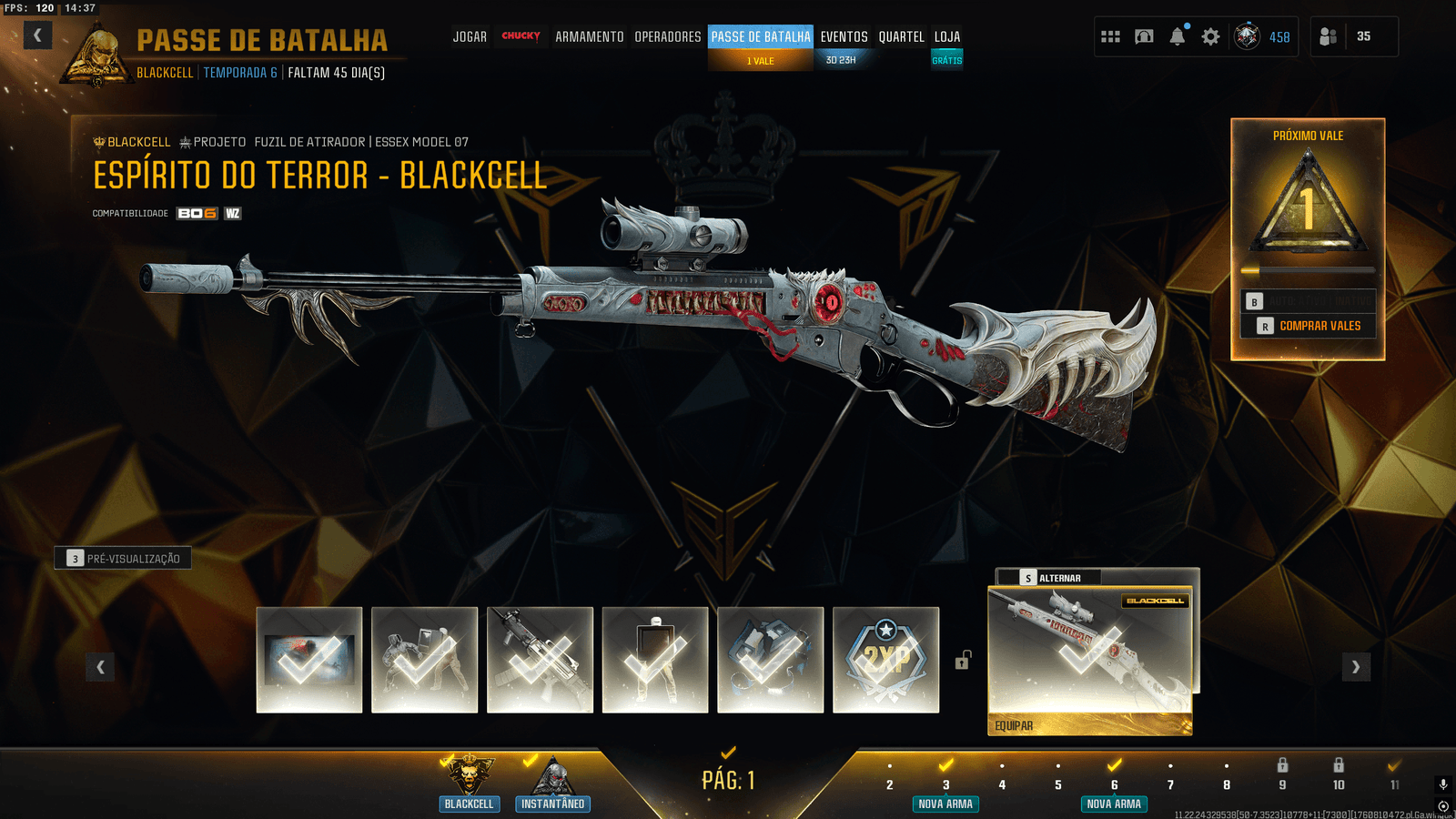Show notifications via the bell icon
1456x819 pixels.
click(x=1178, y=36)
